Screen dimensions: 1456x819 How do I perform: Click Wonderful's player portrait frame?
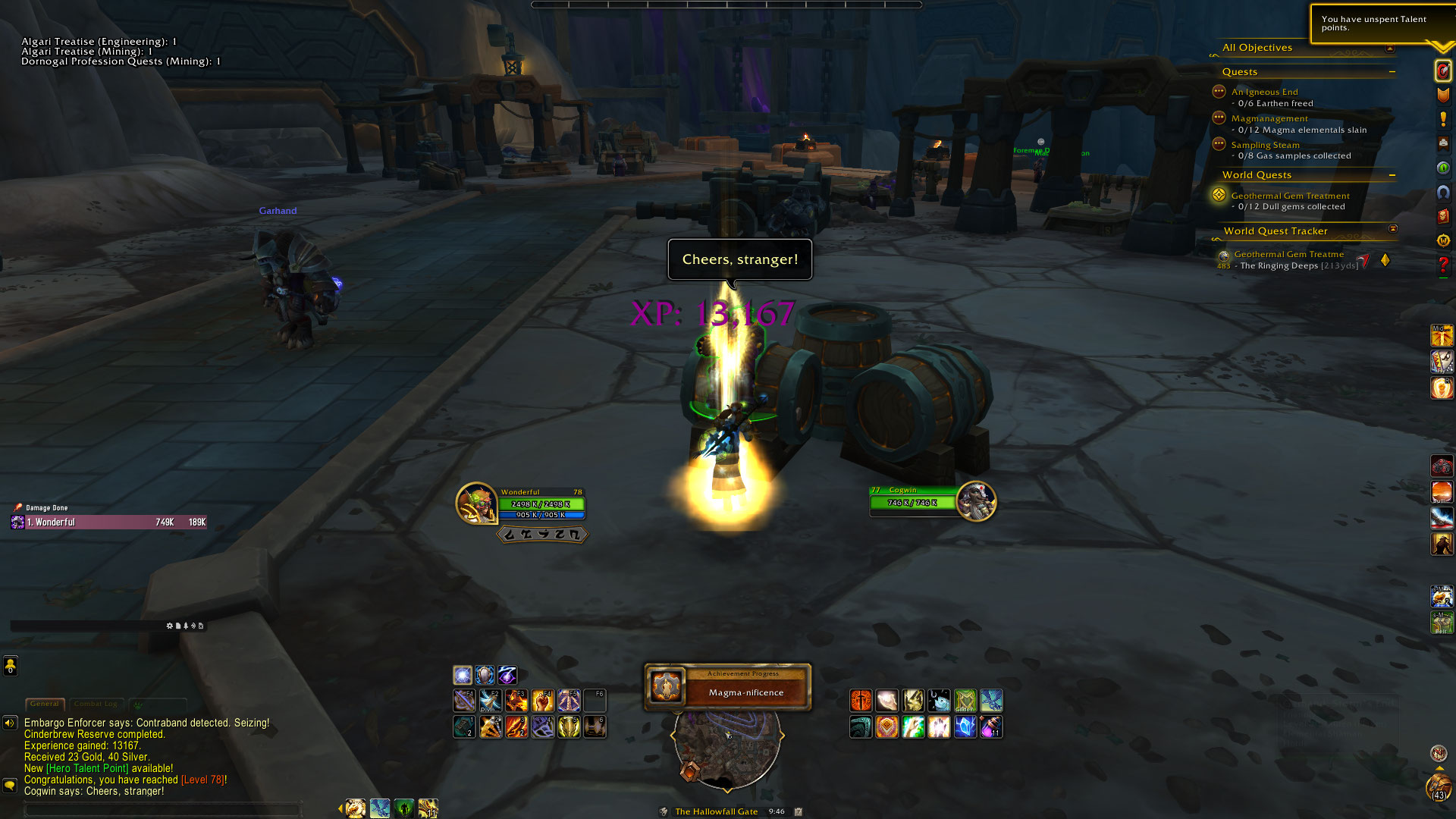click(475, 503)
